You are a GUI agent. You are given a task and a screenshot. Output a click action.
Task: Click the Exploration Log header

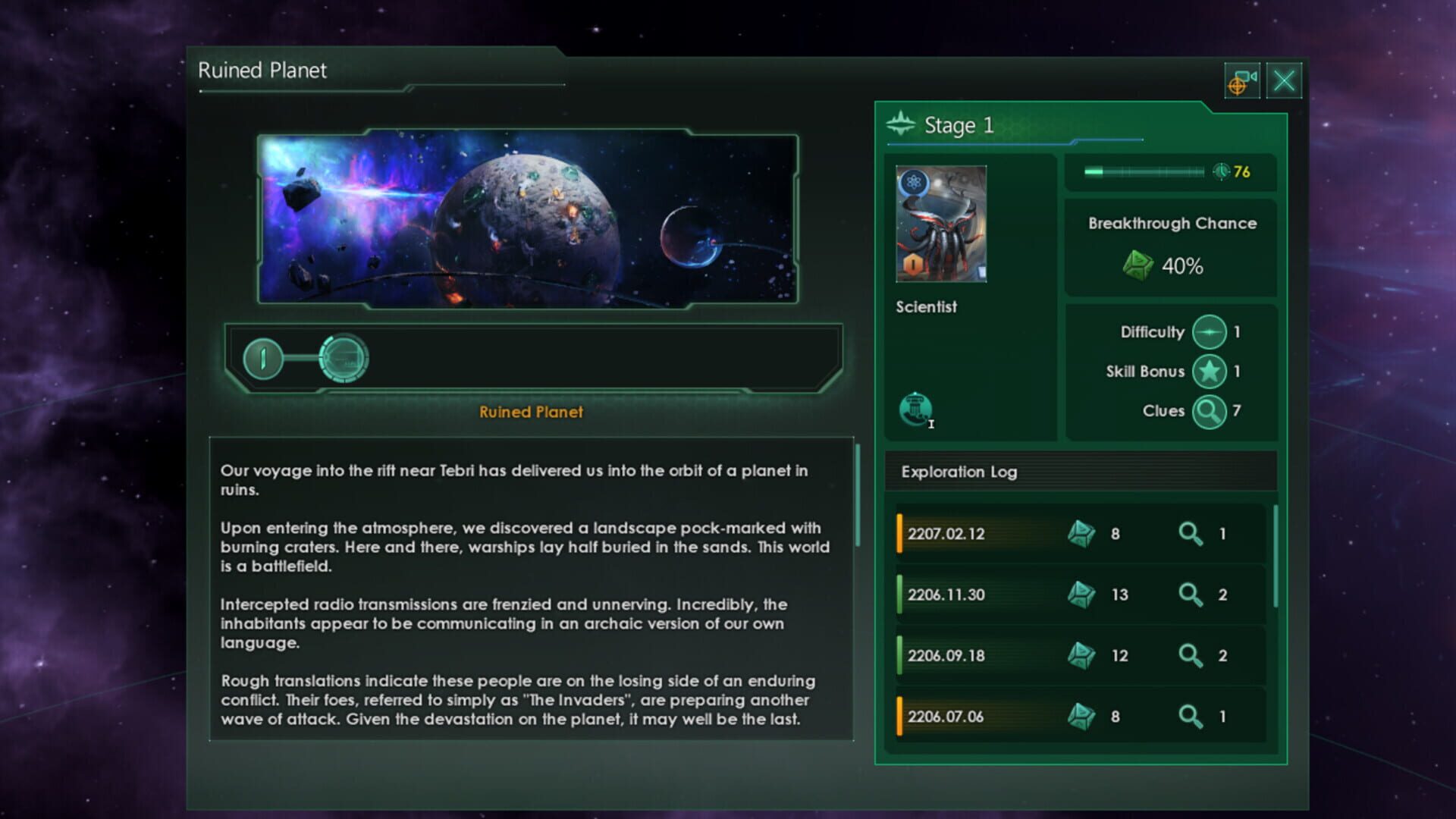point(958,472)
